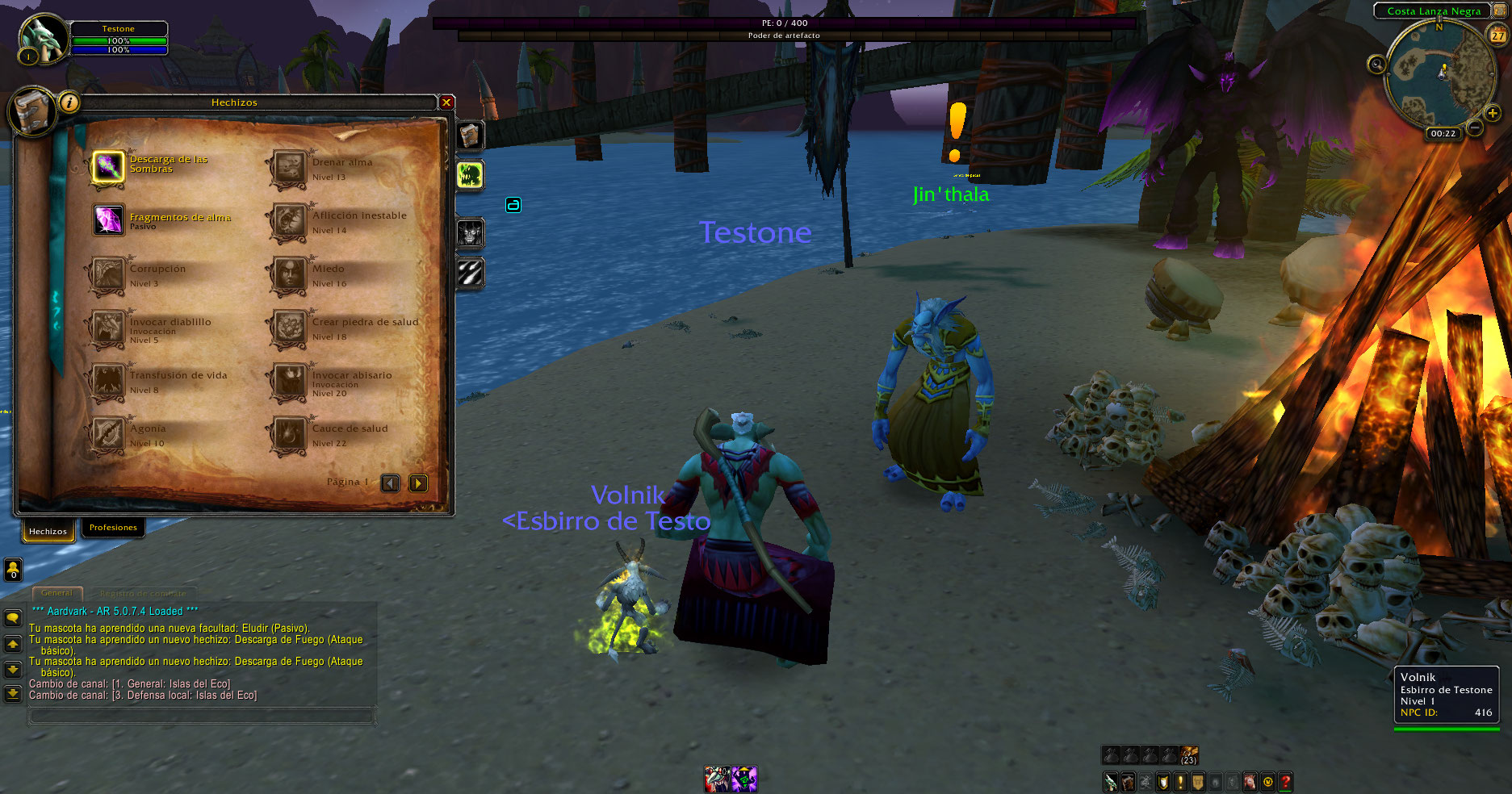Image resolution: width=1512 pixels, height=794 pixels.
Task: Zoom in on the minimap
Action: [1493, 114]
